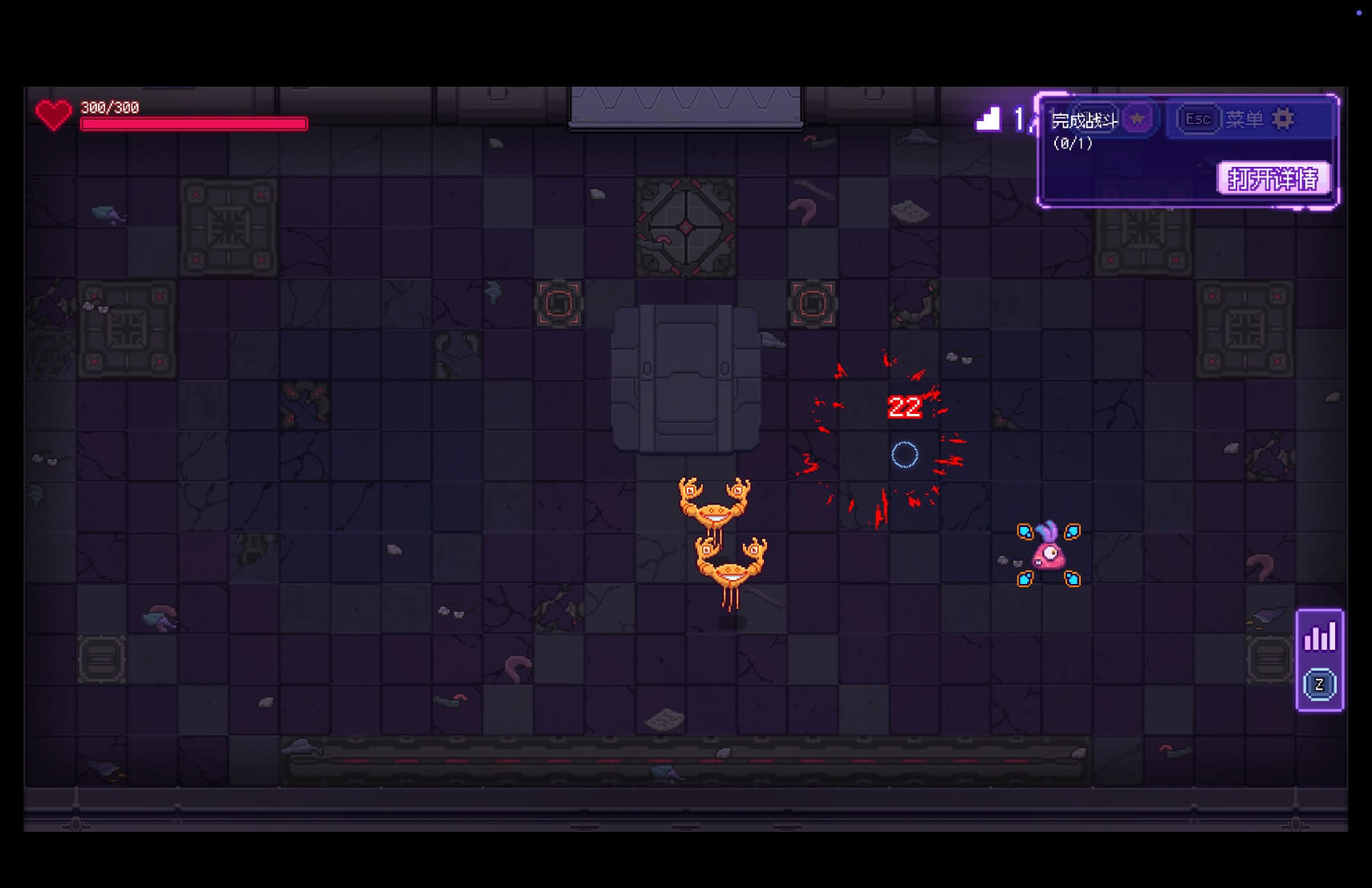The image size is (1372, 888).
Task: Open the bar chart stats panel
Action: click(x=1319, y=638)
